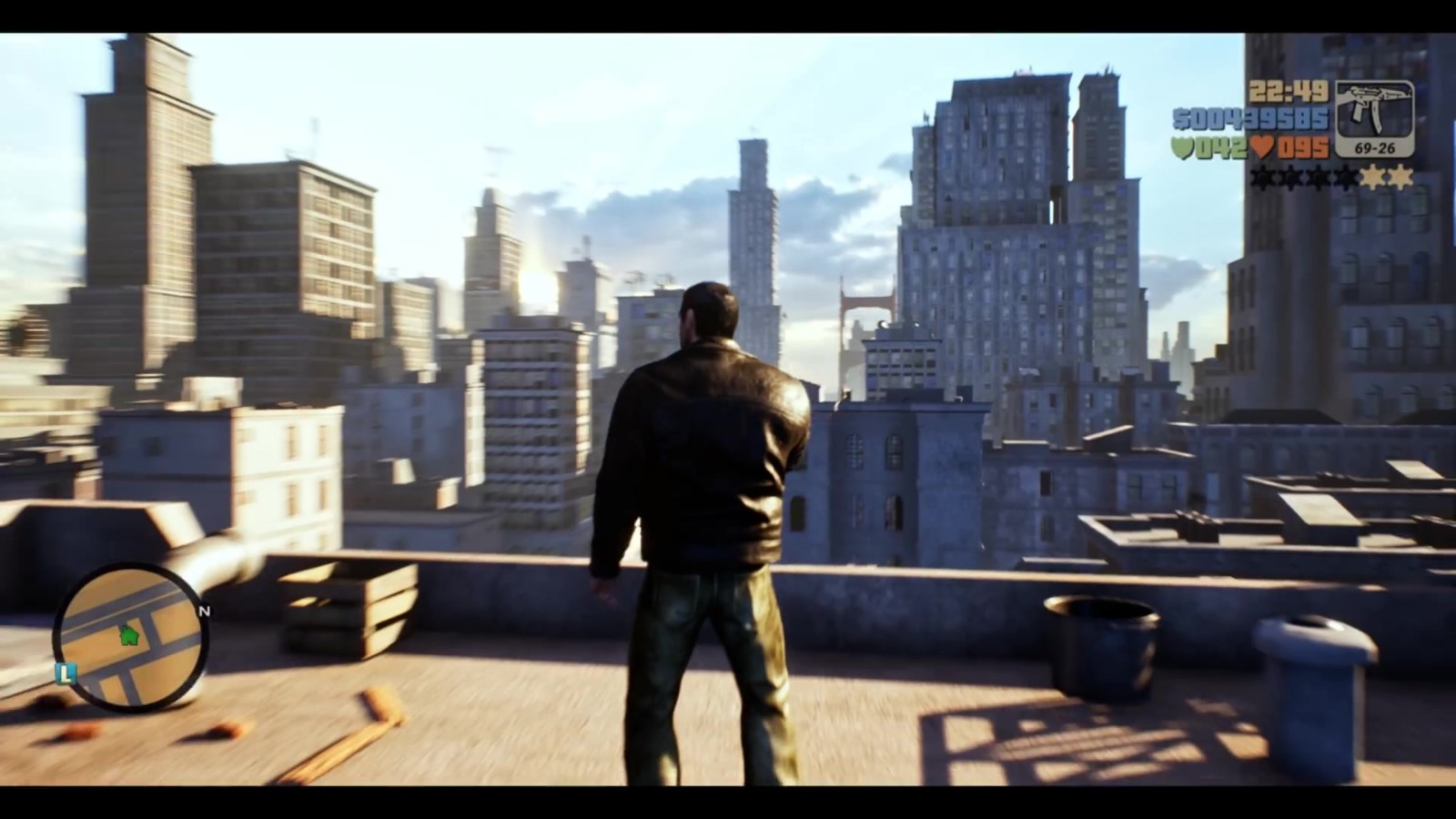The image size is (1456, 819).
Task: Toggle the weapon ammo counter reading 69-26
Action: tap(1375, 148)
